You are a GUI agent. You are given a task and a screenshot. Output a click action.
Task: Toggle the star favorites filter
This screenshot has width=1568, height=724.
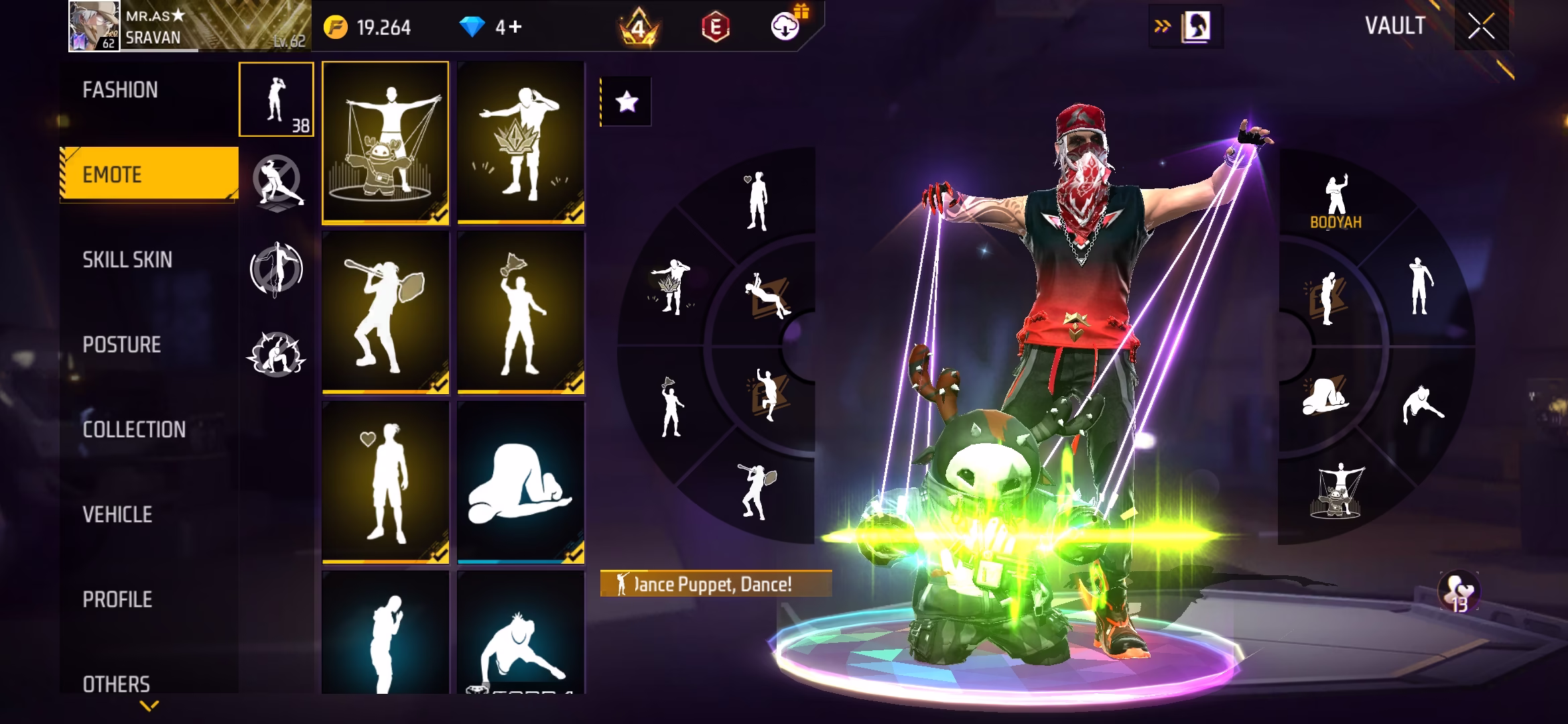[627, 102]
